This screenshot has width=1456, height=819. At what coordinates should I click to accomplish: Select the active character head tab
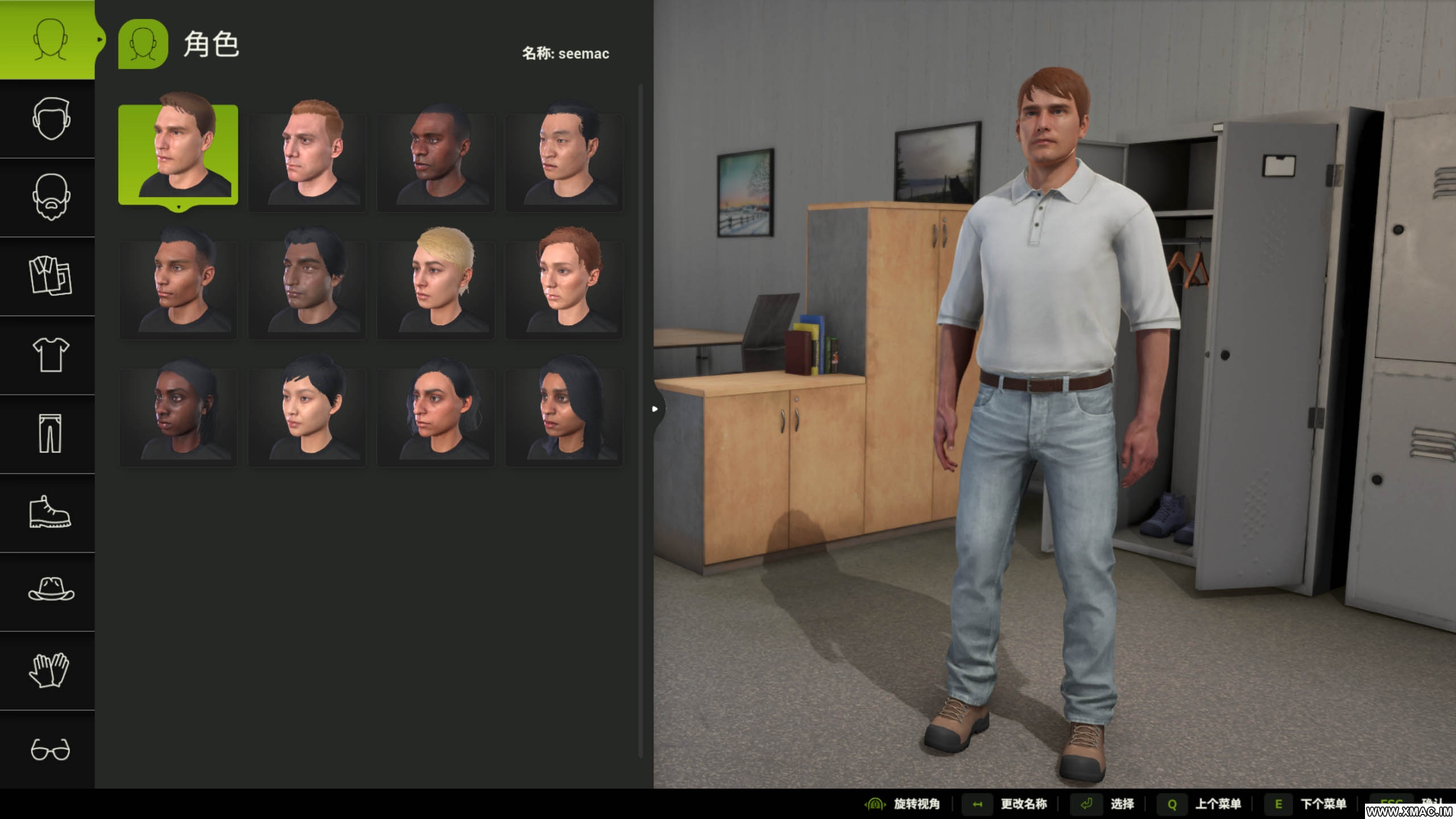click(x=48, y=40)
